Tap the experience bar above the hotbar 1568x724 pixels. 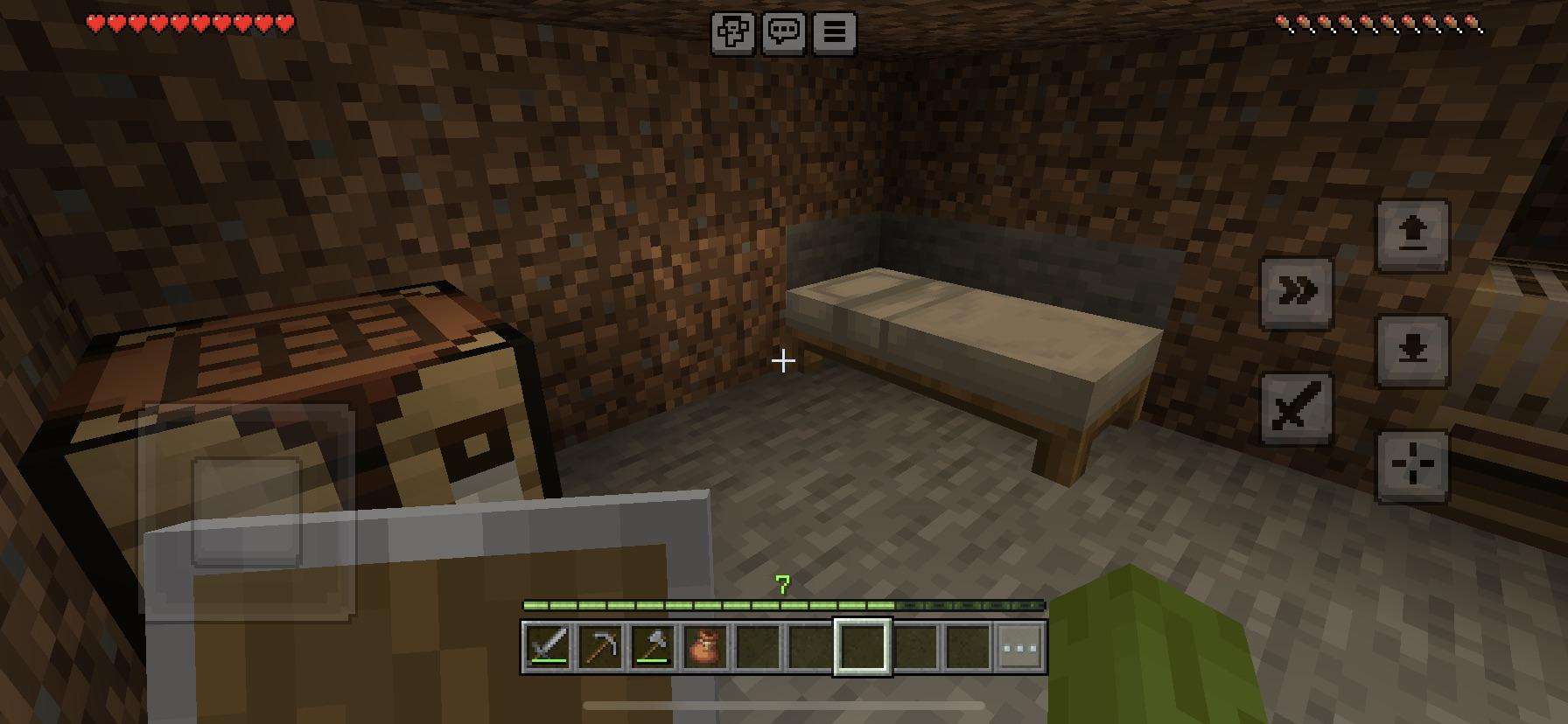pyautogui.click(x=783, y=603)
